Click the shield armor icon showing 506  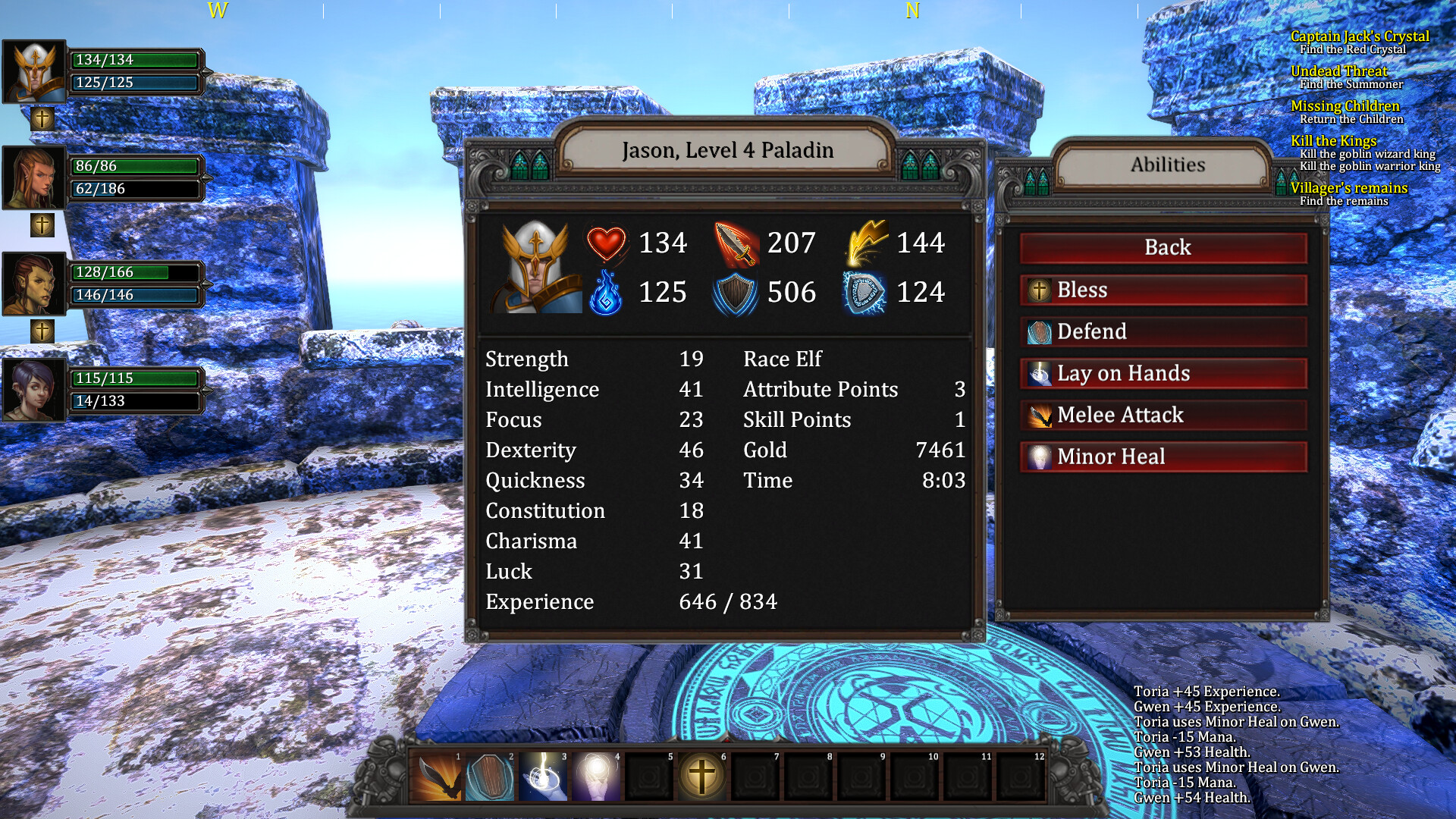pyautogui.click(x=736, y=293)
